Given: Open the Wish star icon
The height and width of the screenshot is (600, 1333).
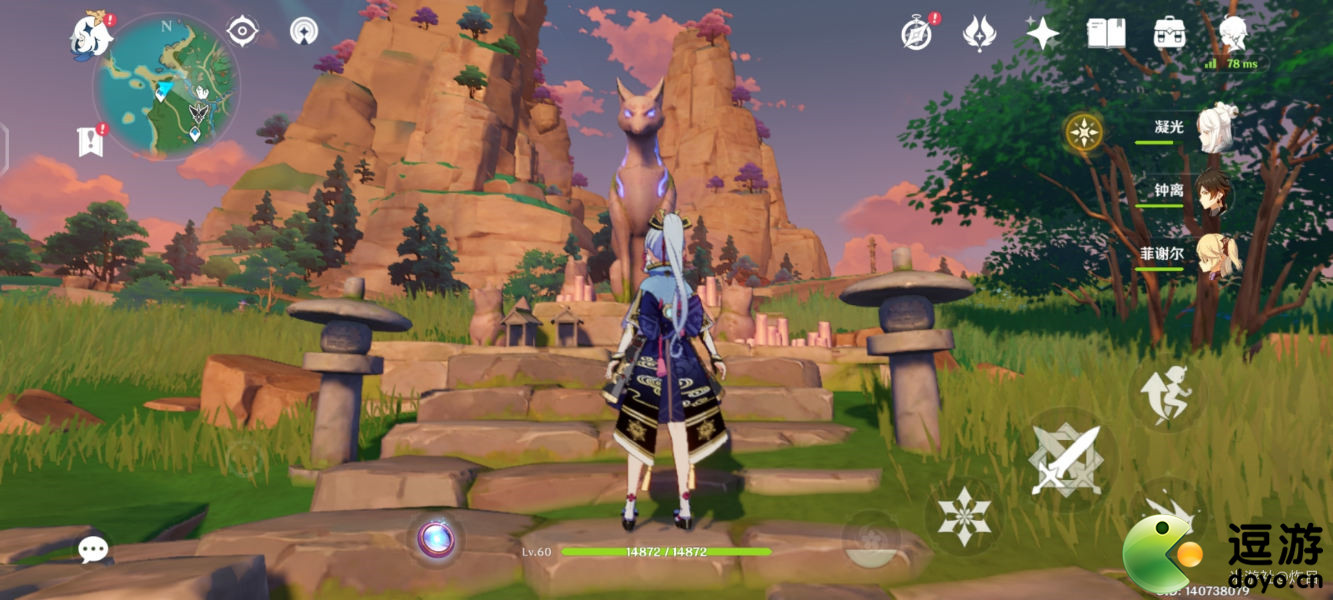Looking at the screenshot, I should coord(1042,34).
